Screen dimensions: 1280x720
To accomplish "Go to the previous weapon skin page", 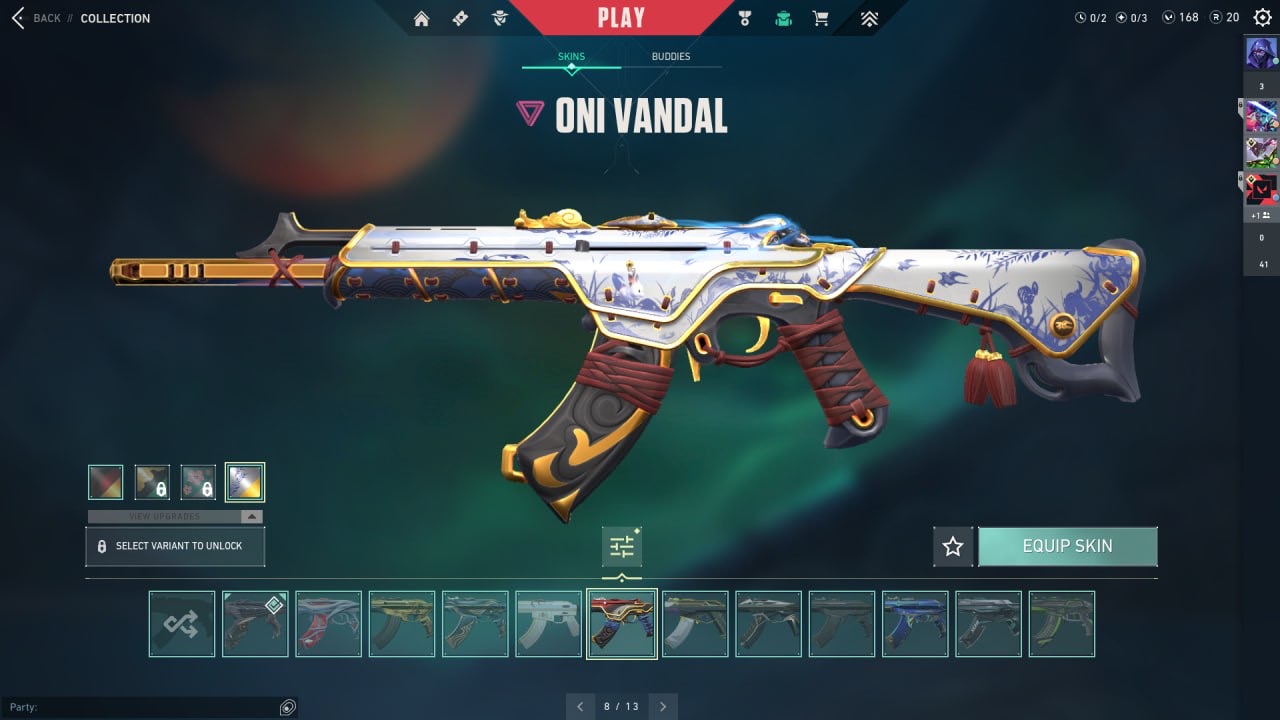I will [x=580, y=706].
